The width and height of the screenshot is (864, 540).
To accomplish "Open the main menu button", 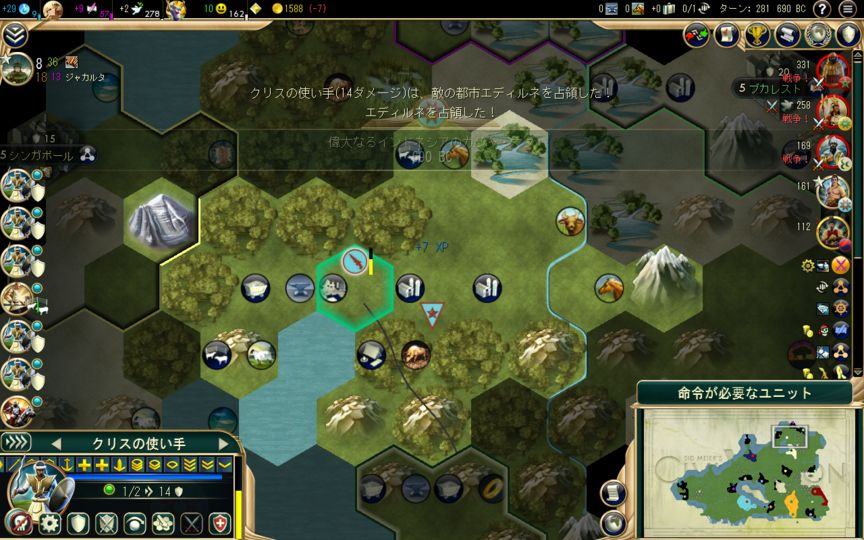I will click(848, 9).
